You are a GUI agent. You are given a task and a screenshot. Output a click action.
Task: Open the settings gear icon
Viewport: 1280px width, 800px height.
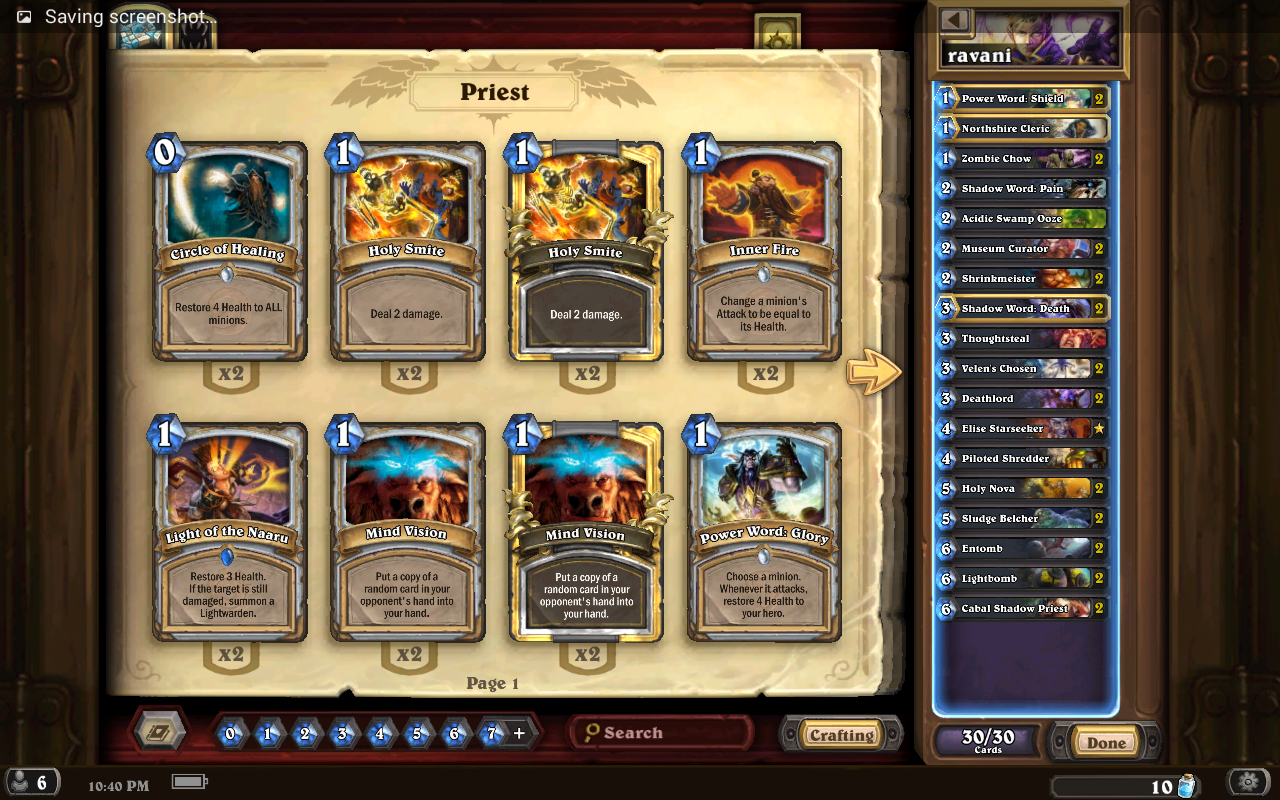[1248, 782]
